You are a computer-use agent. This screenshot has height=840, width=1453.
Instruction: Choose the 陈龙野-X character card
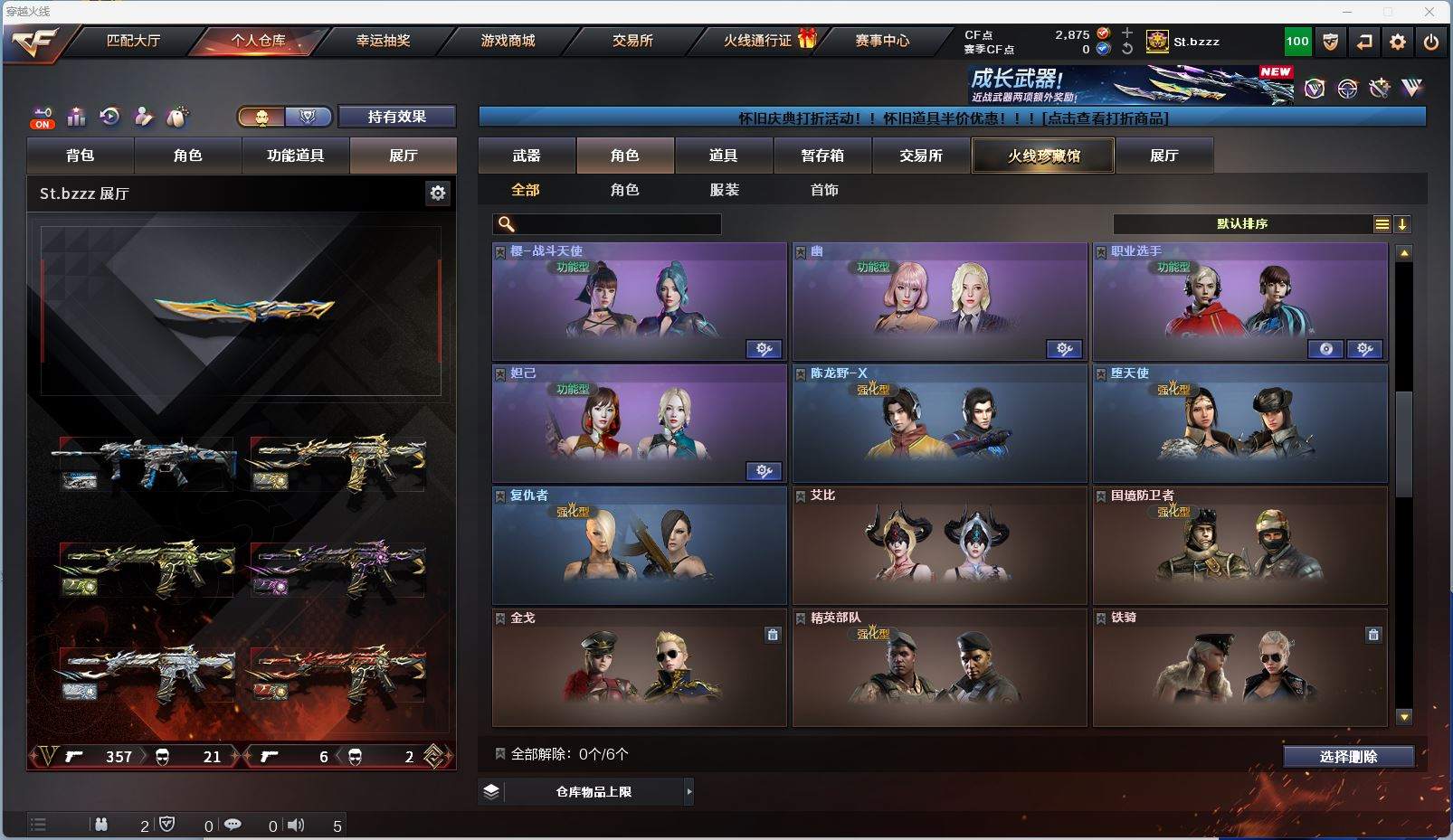click(x=939, y=424)
